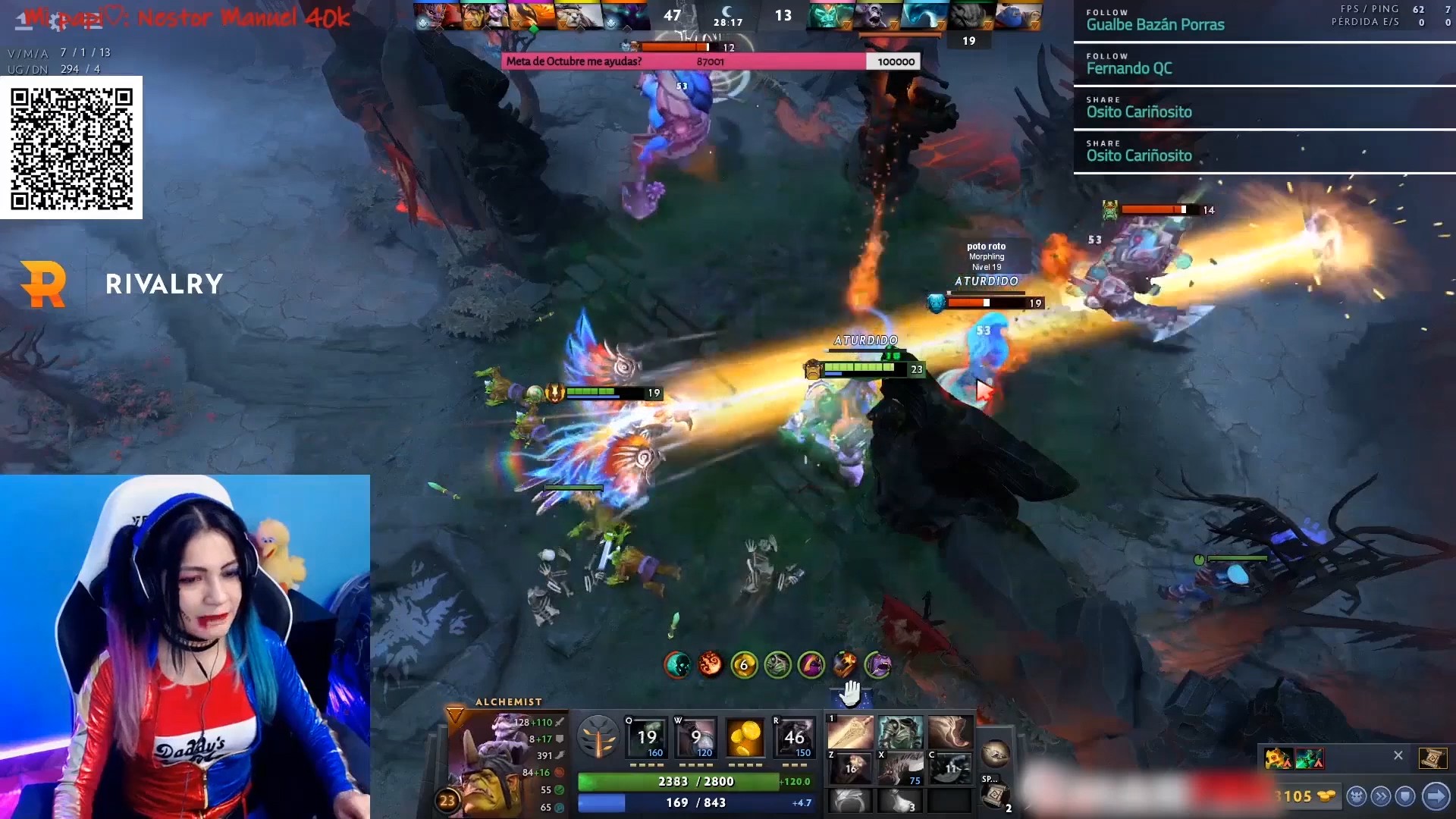Select the Alchemist hero portrait
The image size is (1456, 819).
(x=485, y=758)
